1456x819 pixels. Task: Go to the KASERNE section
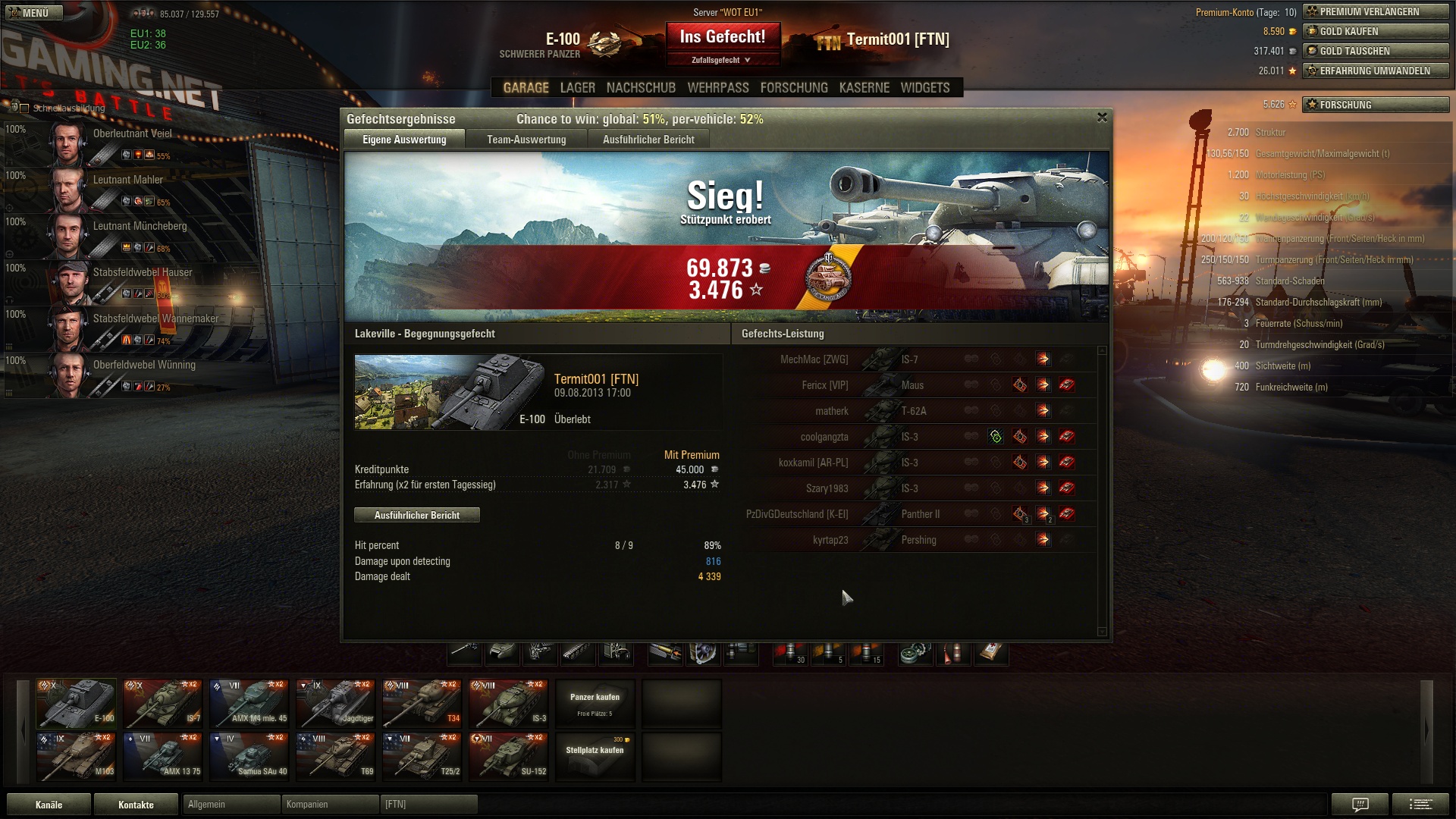click(x=864, y=88)
